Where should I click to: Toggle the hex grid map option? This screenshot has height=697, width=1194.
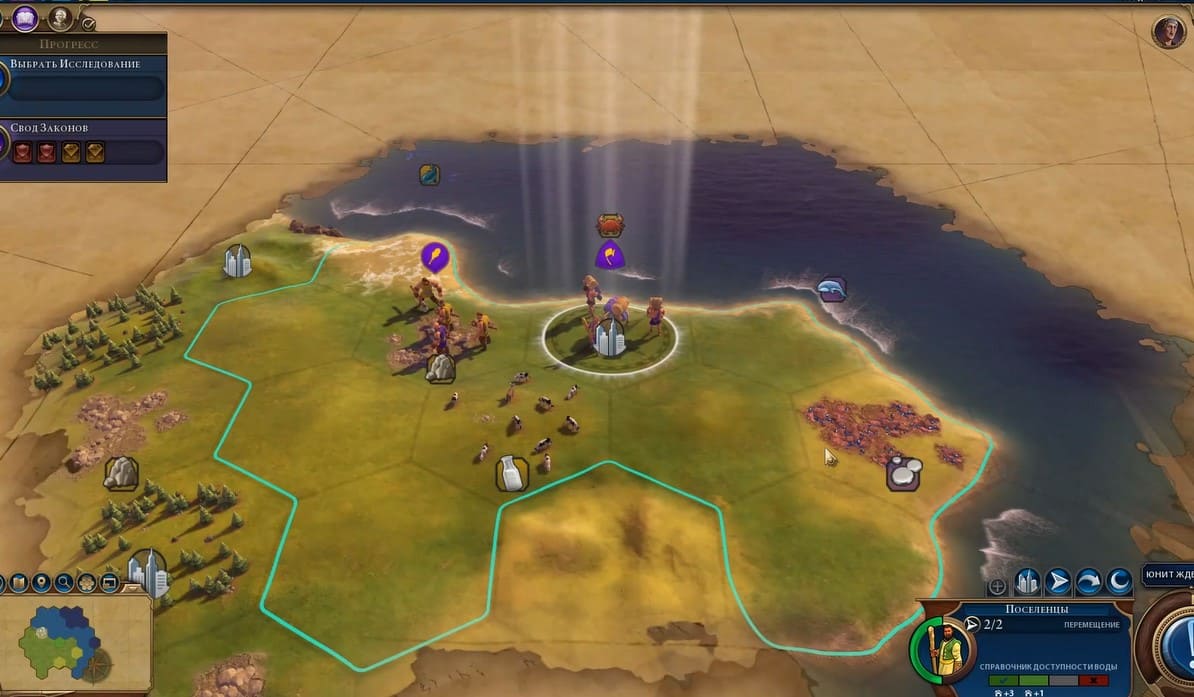point(87,582)
